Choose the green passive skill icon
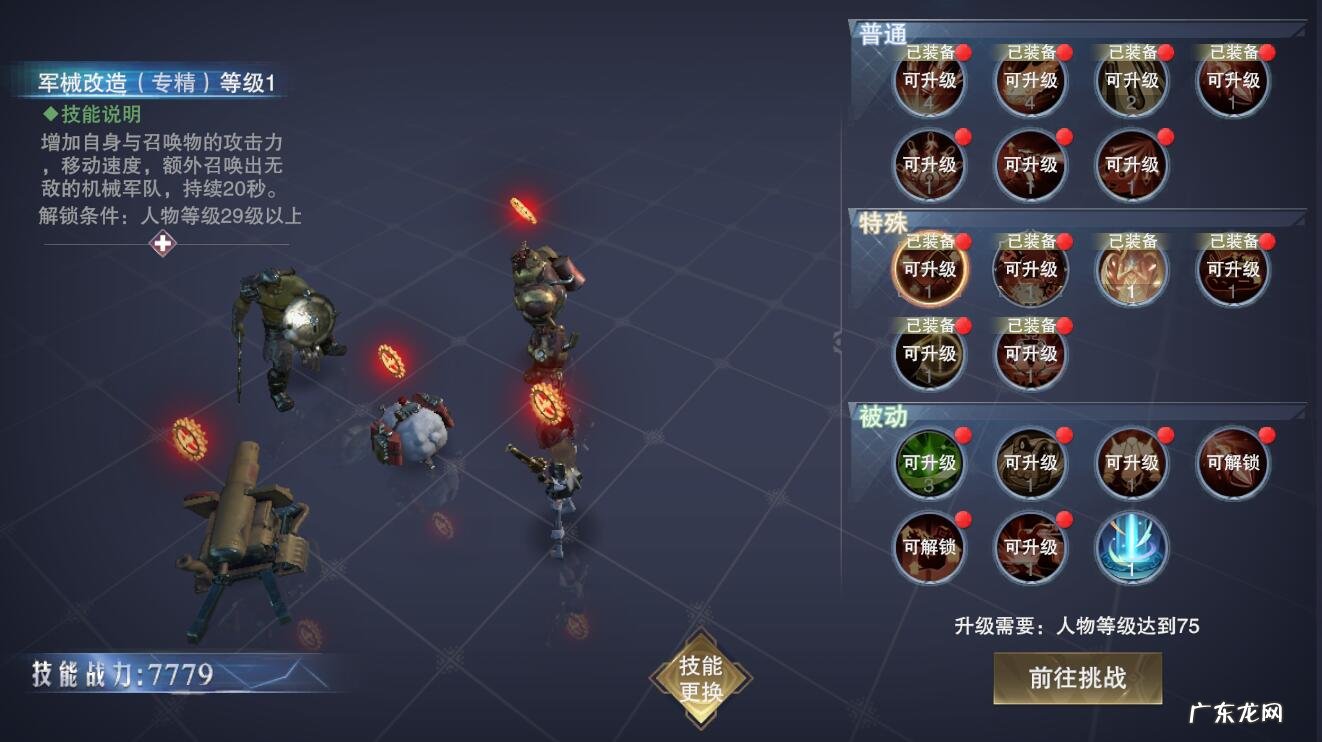Image resolution: width=1322 pixels, height=742 pixels. coord(929,463)
